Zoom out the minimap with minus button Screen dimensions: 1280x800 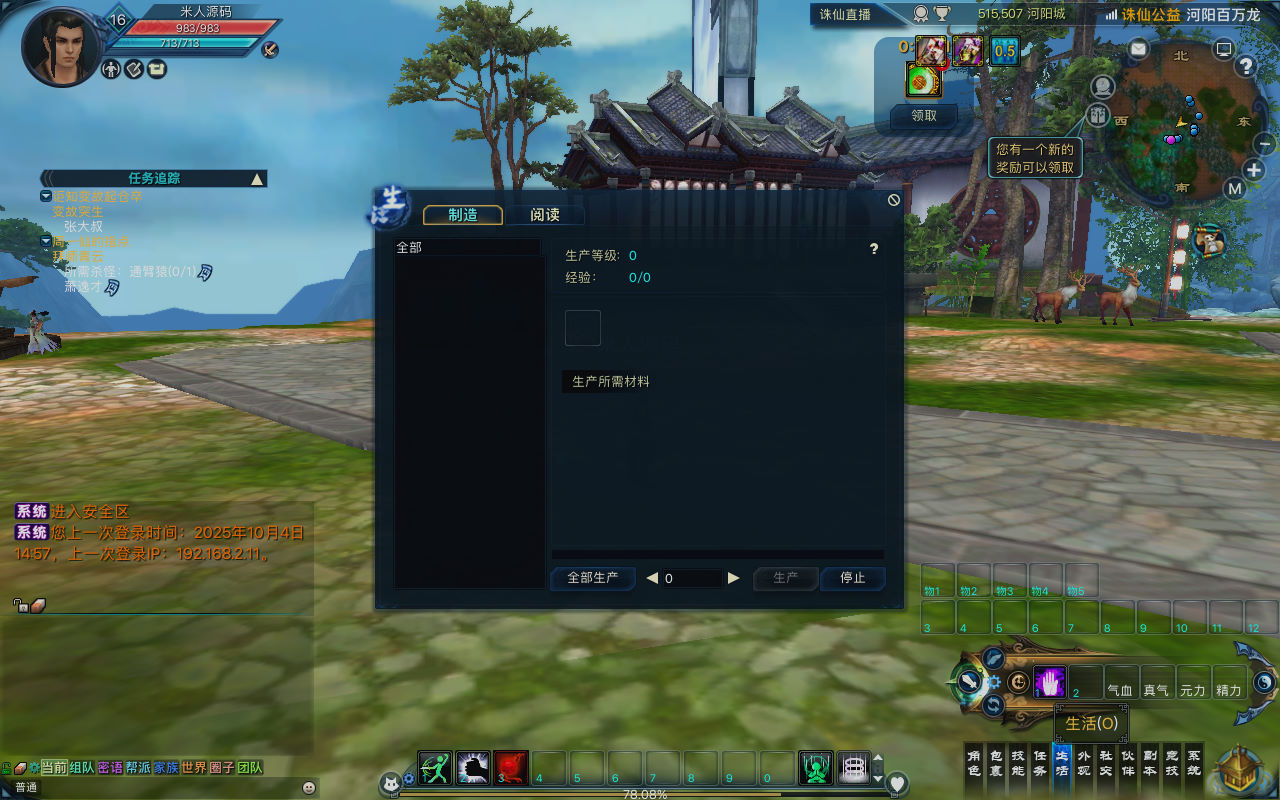click(x=1264, y=145)
